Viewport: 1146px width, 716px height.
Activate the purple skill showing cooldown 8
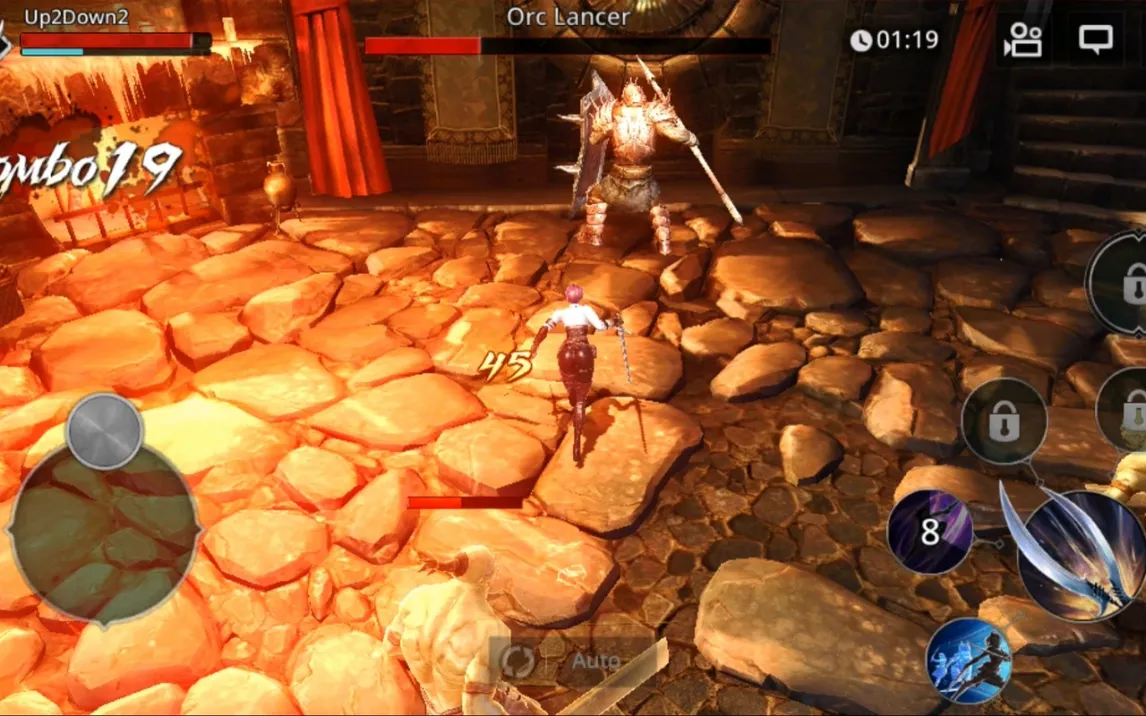tap(930, 533)
